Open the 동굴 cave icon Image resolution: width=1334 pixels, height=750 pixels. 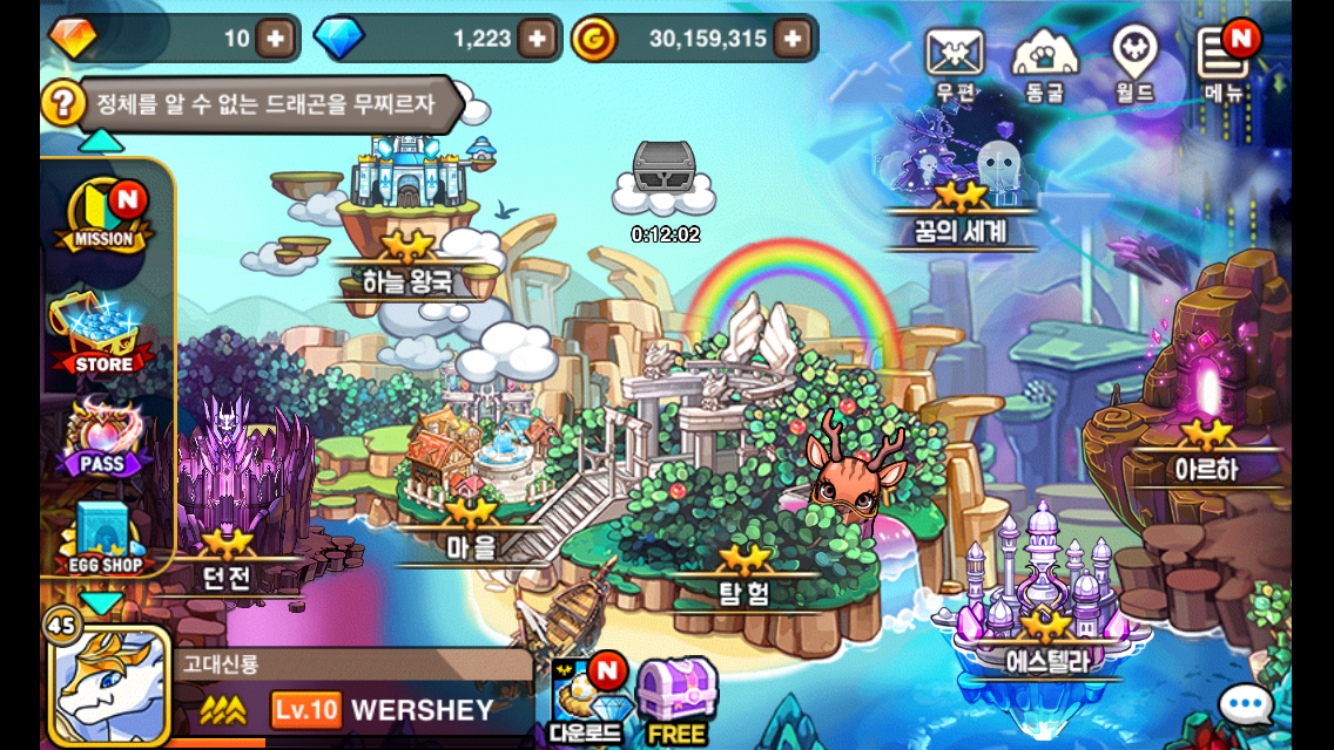click(1045, 59)
